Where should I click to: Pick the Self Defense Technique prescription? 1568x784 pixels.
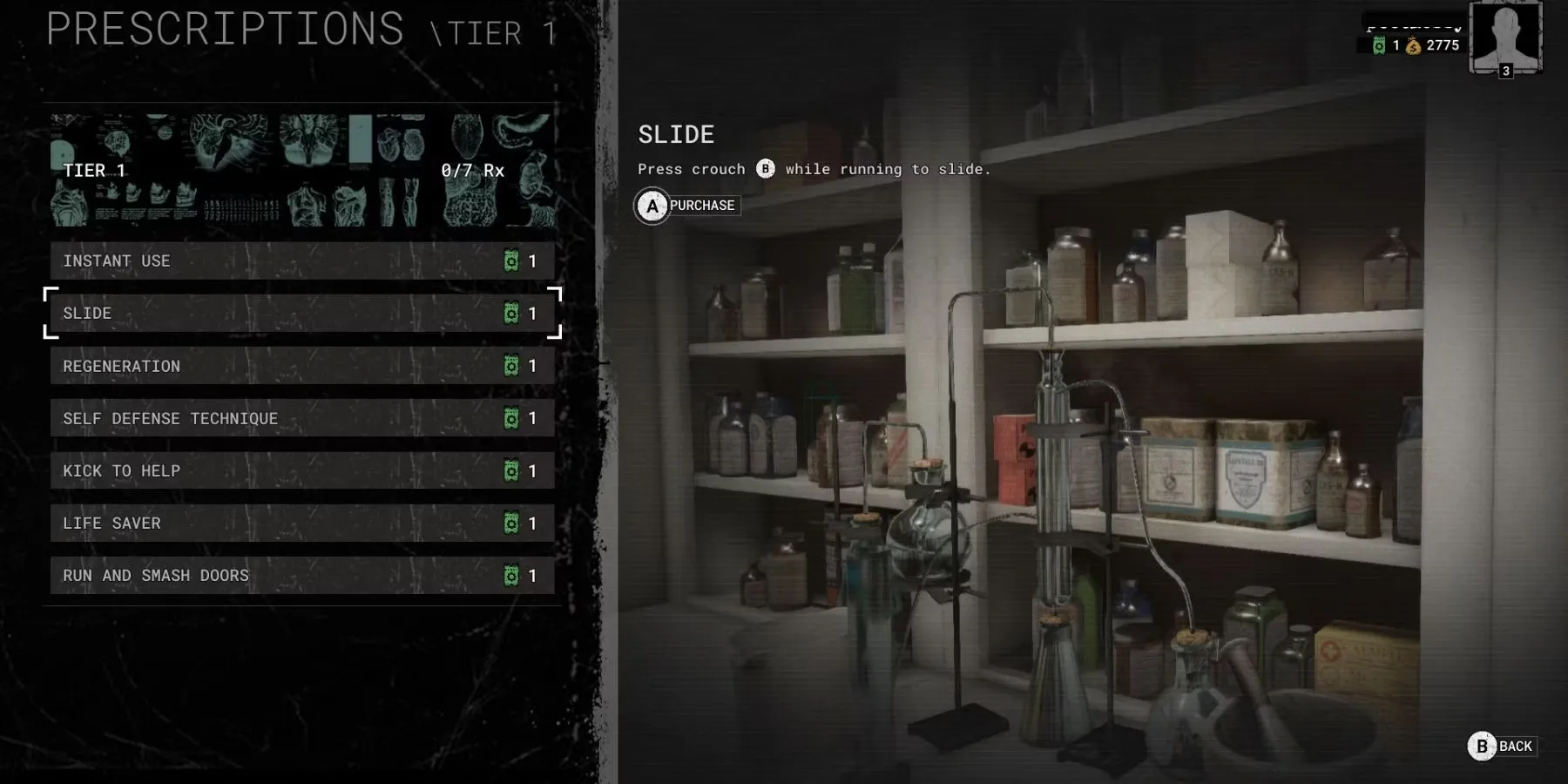click(301, 418)
